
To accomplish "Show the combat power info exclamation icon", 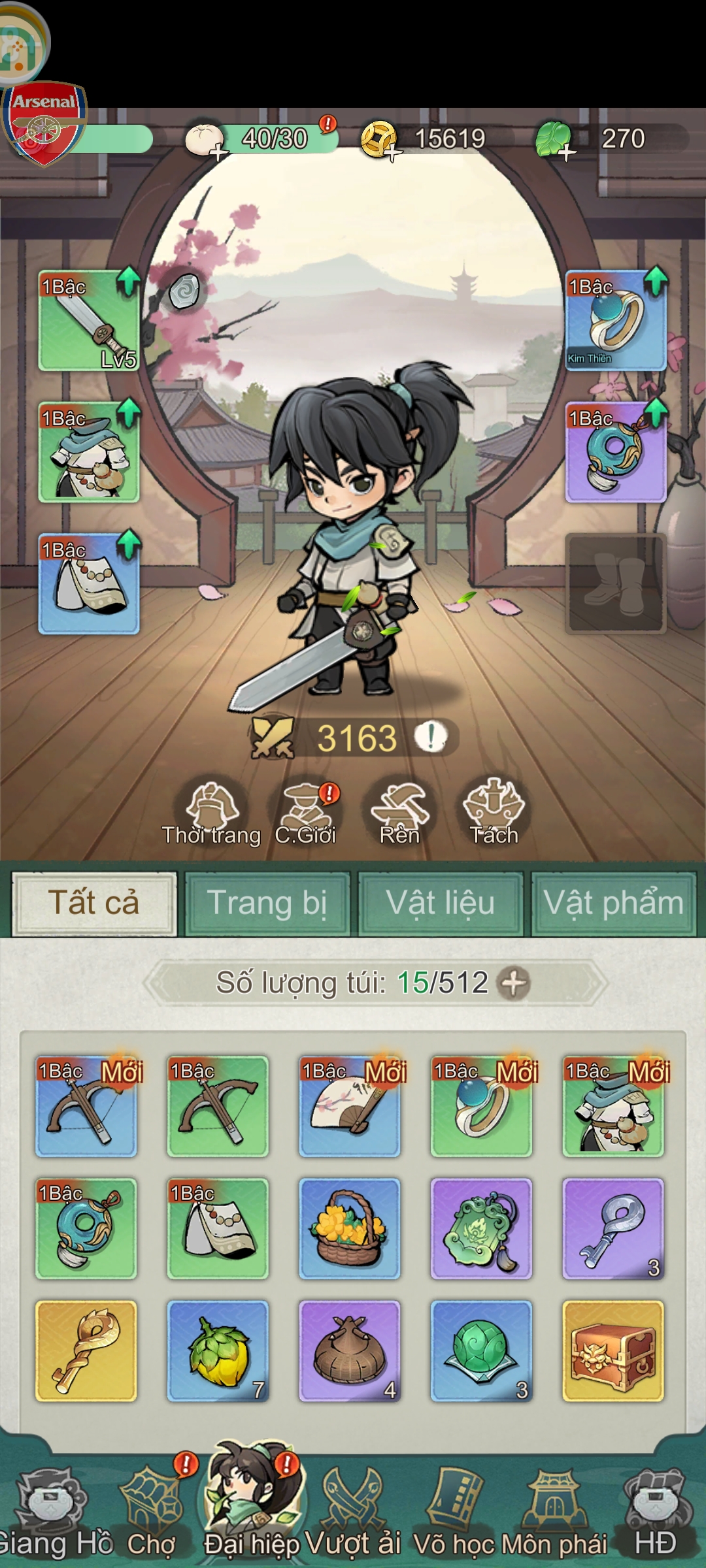I will [431, 738].
